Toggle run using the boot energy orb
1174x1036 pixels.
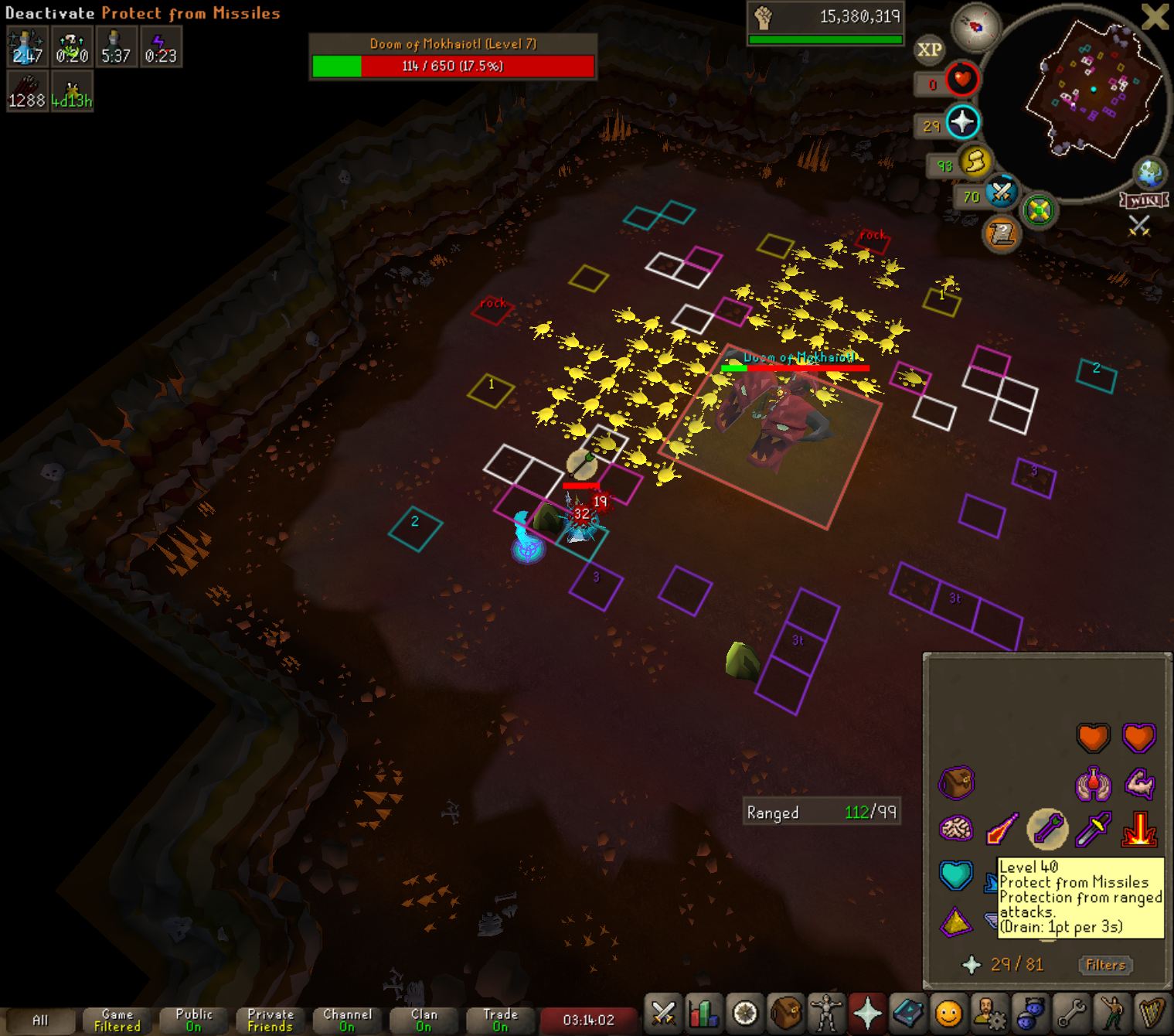click(x=975, y=162)
